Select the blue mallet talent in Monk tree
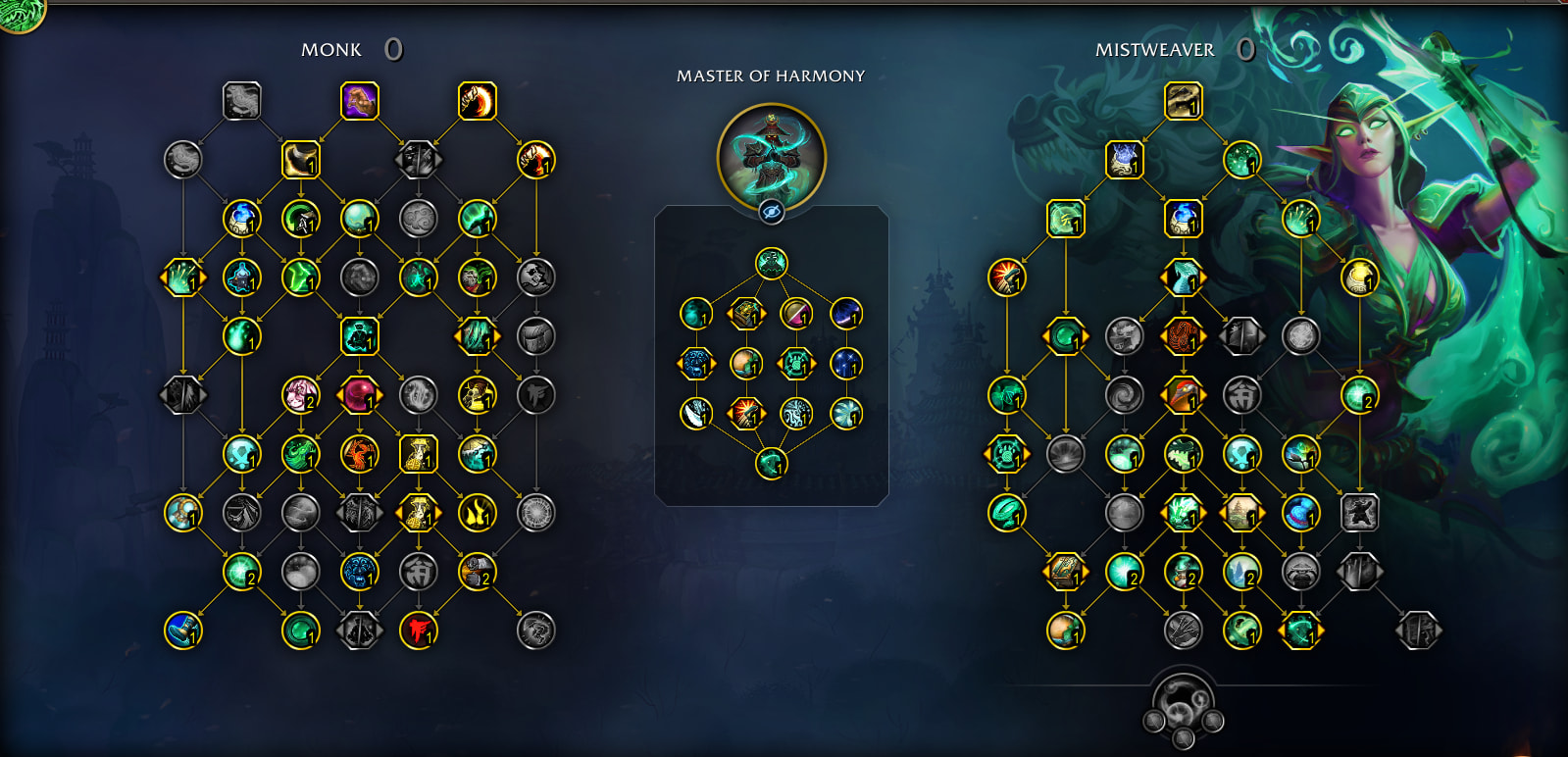 183,631
